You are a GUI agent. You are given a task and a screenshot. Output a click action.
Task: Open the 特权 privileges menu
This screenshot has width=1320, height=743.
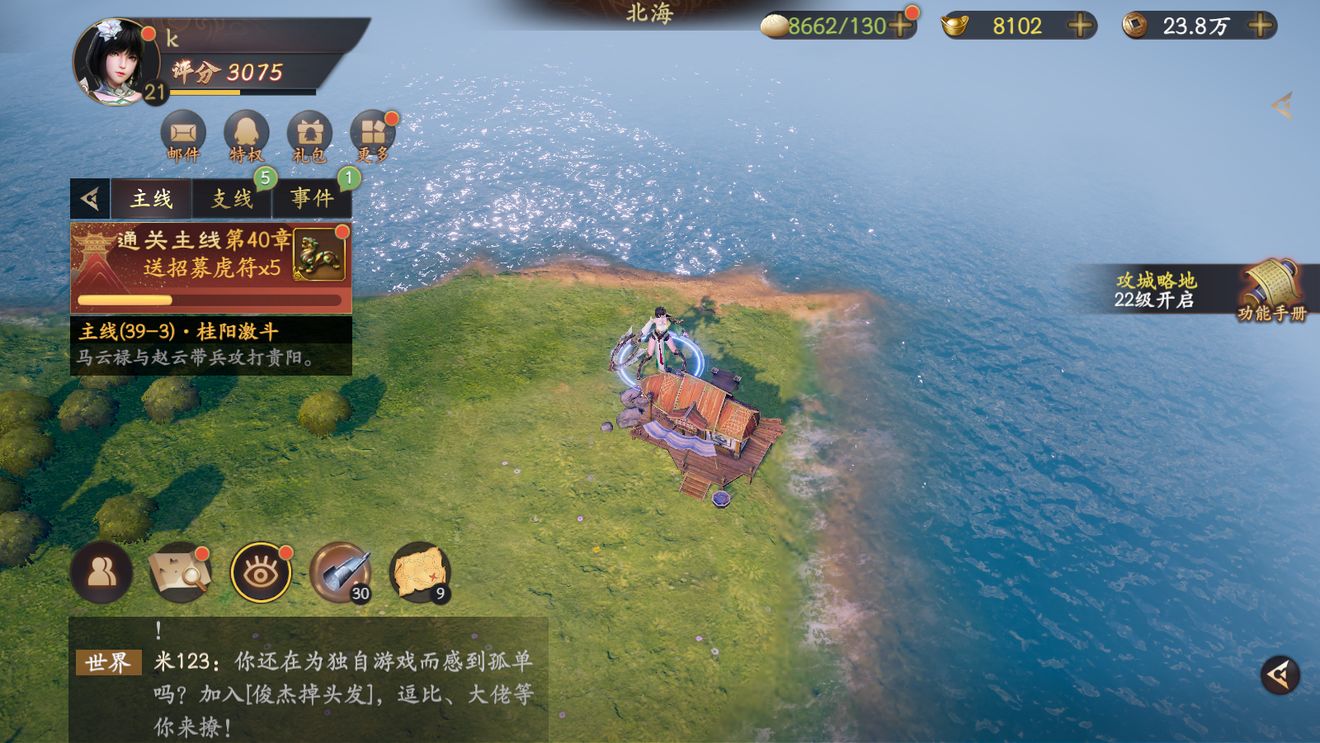pos(246,133)
